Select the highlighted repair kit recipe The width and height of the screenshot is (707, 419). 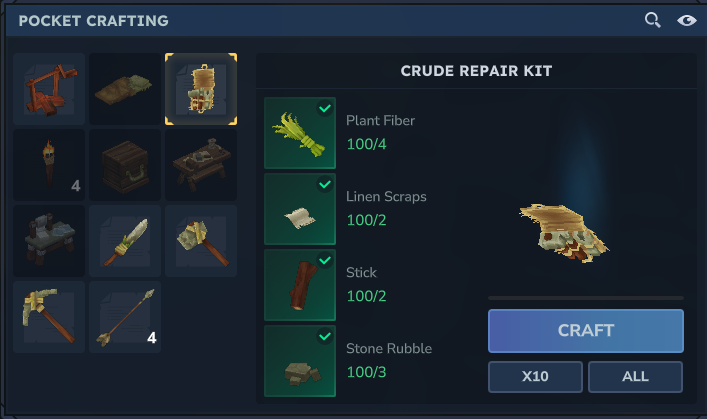coord(201,89)
